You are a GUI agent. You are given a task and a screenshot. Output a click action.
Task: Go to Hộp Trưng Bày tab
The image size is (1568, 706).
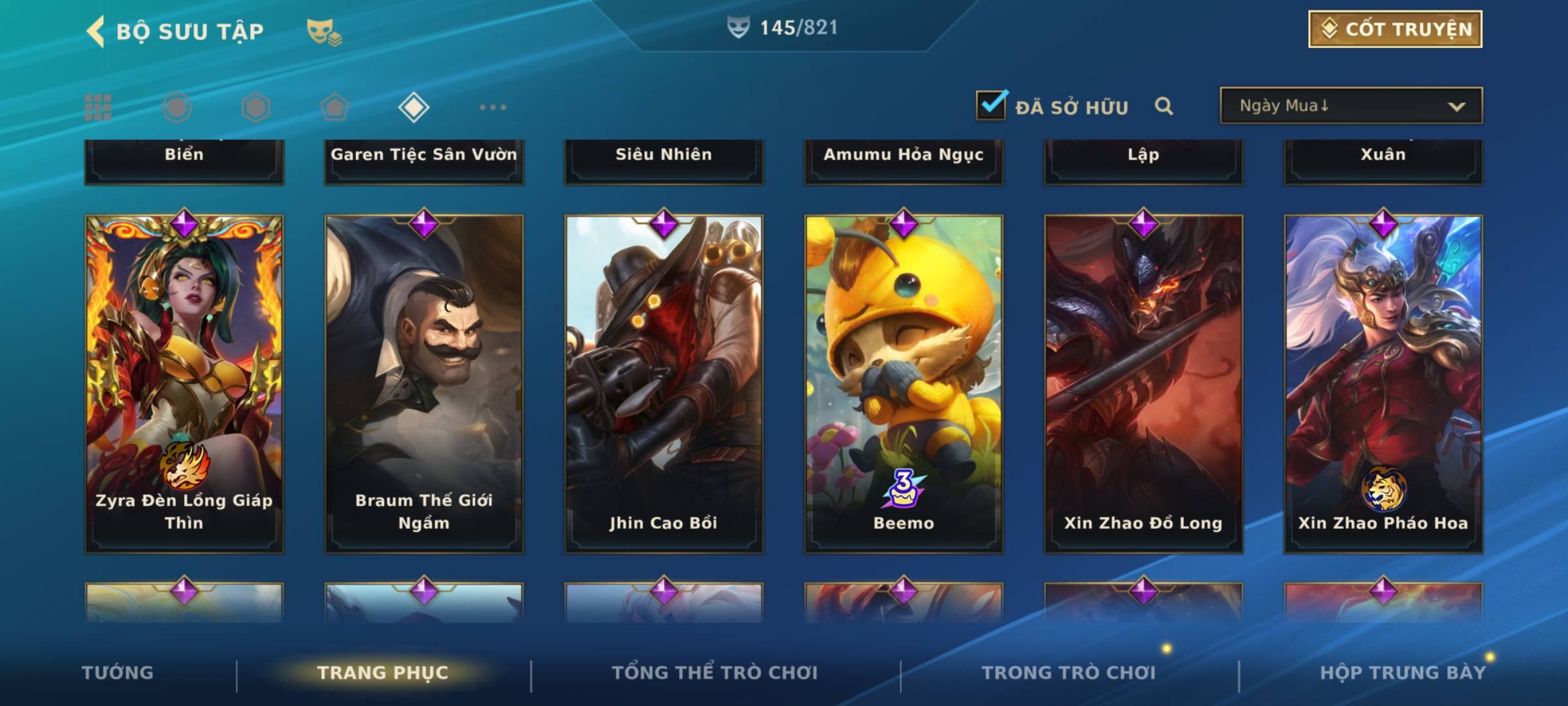[1403, 673]
